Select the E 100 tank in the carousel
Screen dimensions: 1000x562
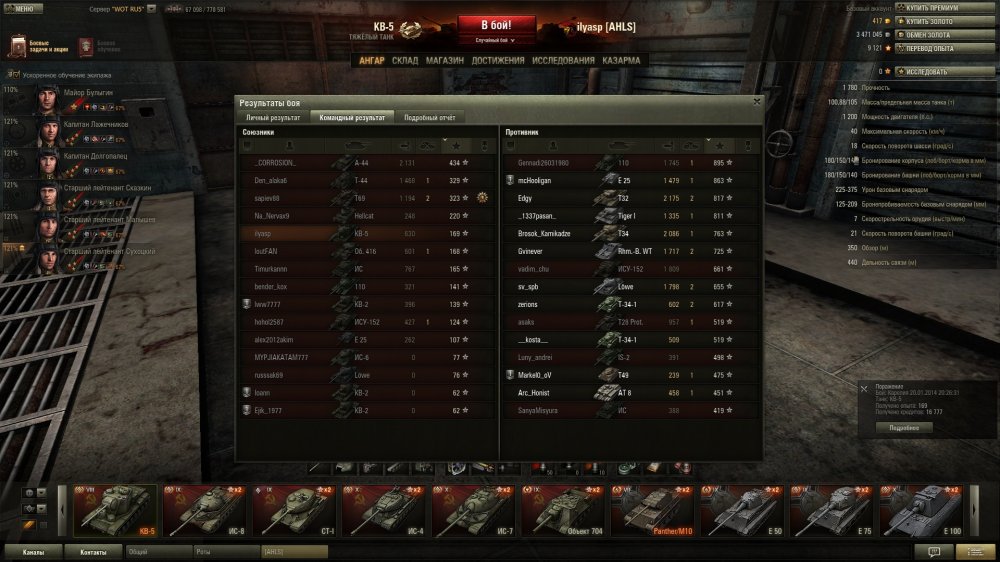click(x=924, y=512)
